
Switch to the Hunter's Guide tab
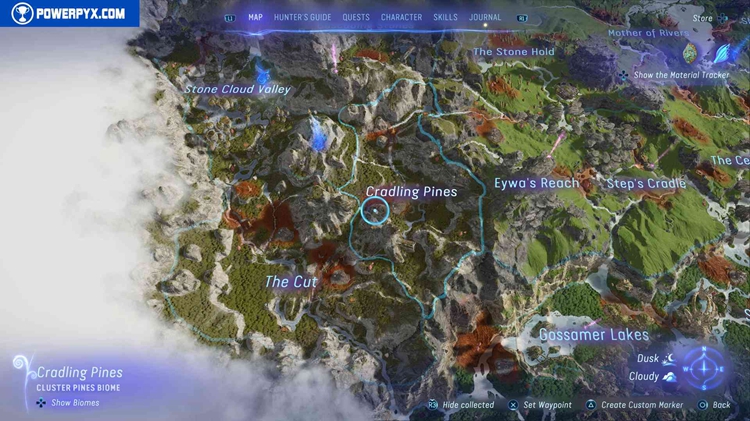[301, 17]
